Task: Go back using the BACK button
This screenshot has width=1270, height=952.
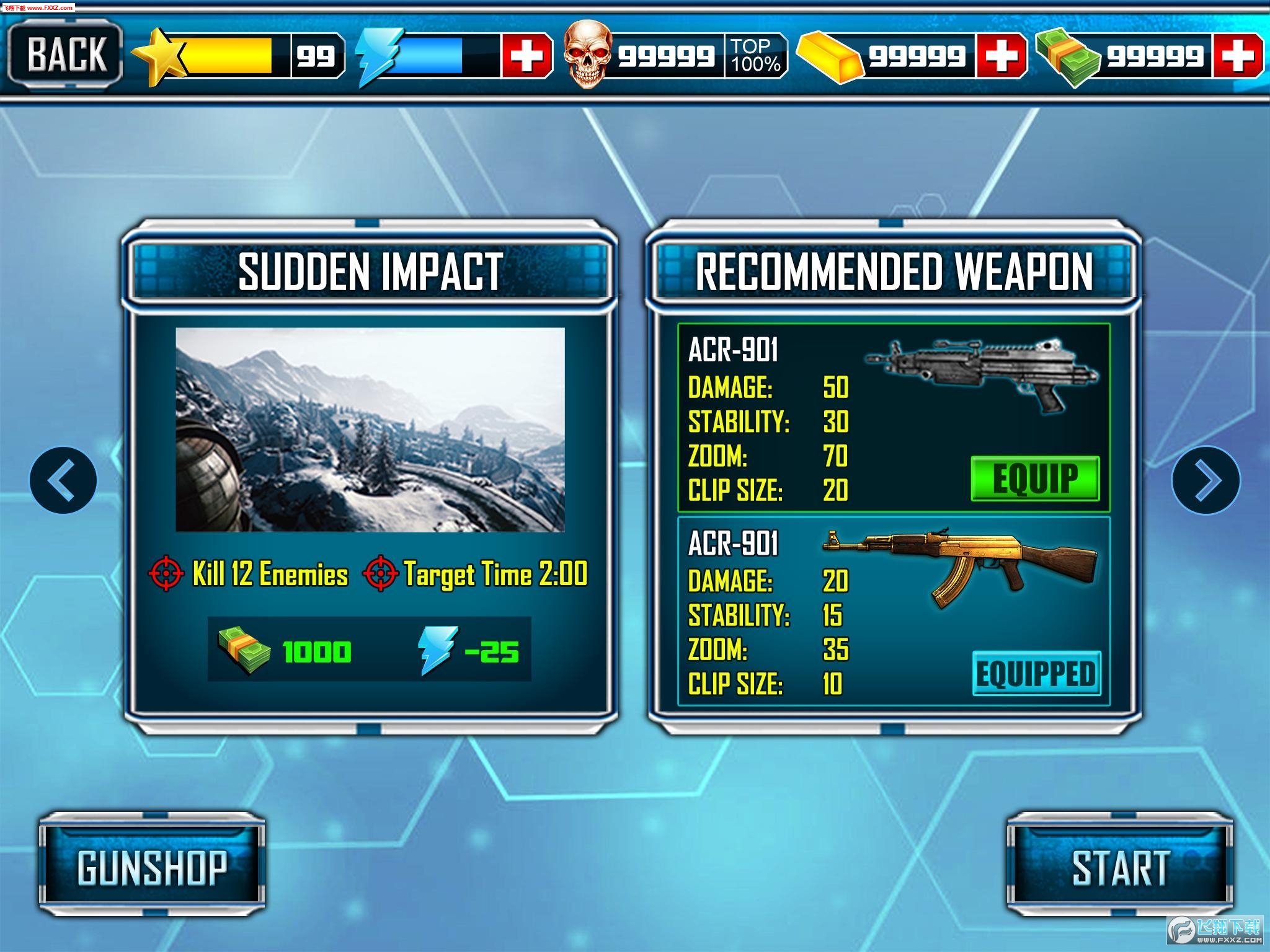Action: coord(65,55)
